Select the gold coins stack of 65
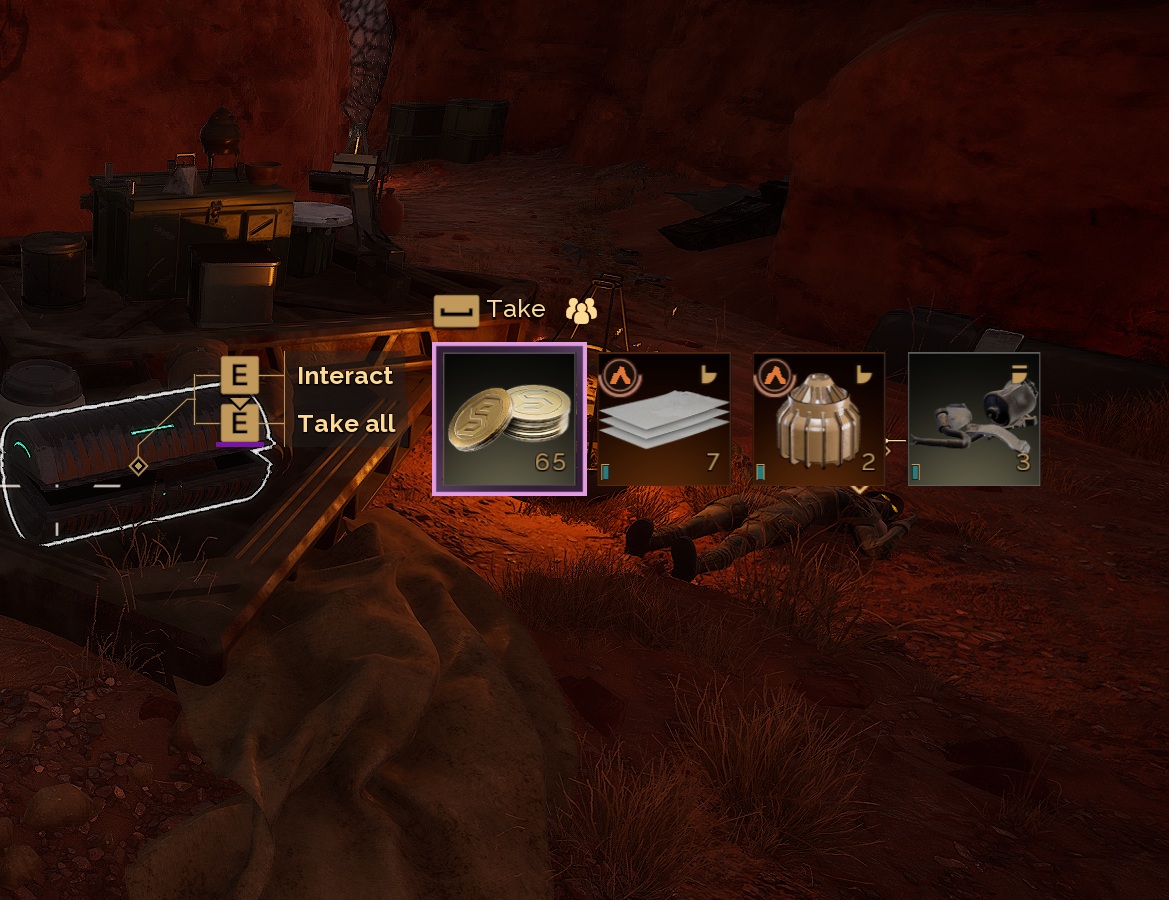Viewport: 1169px width, 900px height. pyautogui.click(x=509, y=419)
